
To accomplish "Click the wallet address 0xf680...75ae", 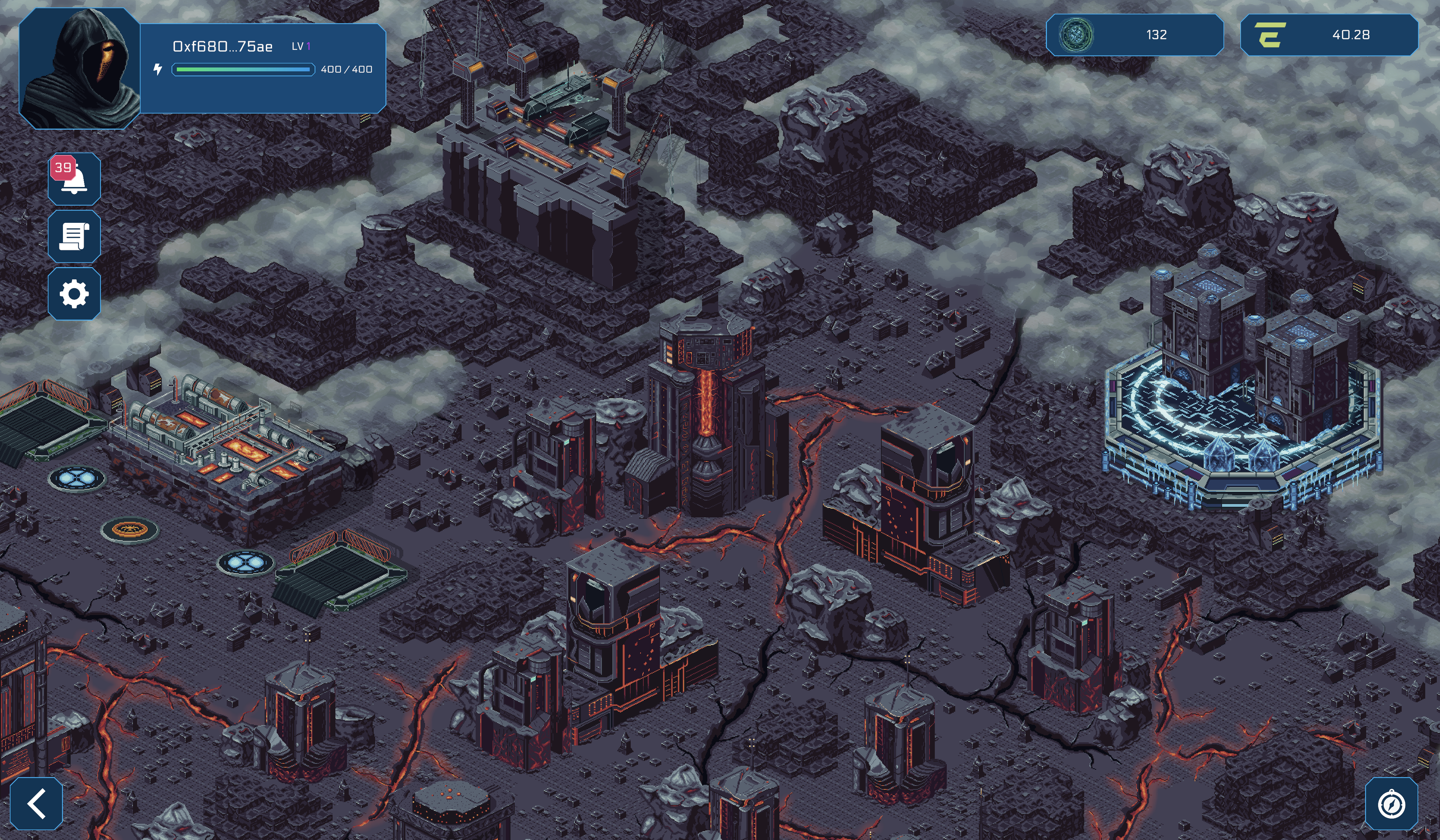I will tap(222, 46).
